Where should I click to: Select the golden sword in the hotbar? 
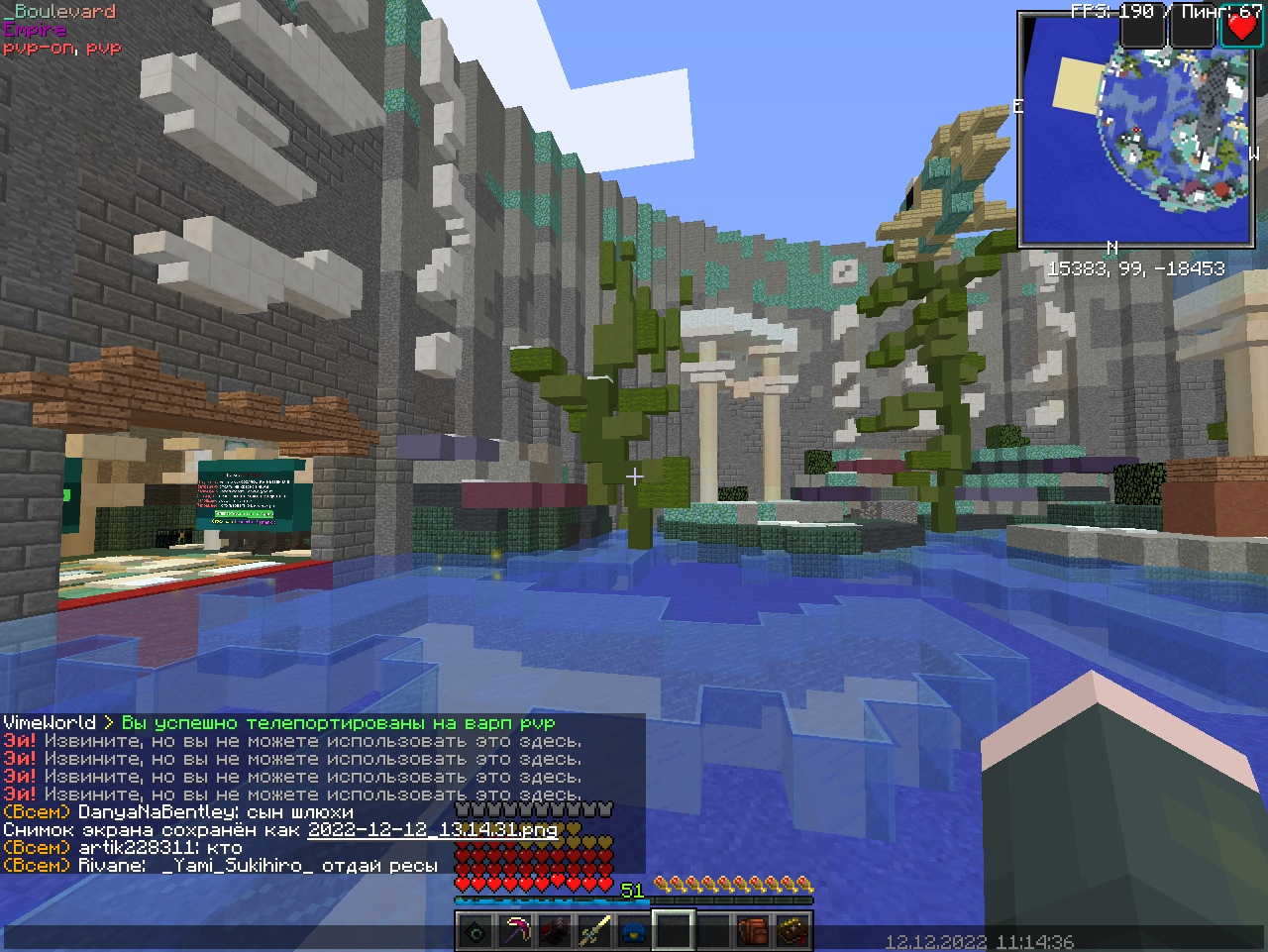[593, 929]
